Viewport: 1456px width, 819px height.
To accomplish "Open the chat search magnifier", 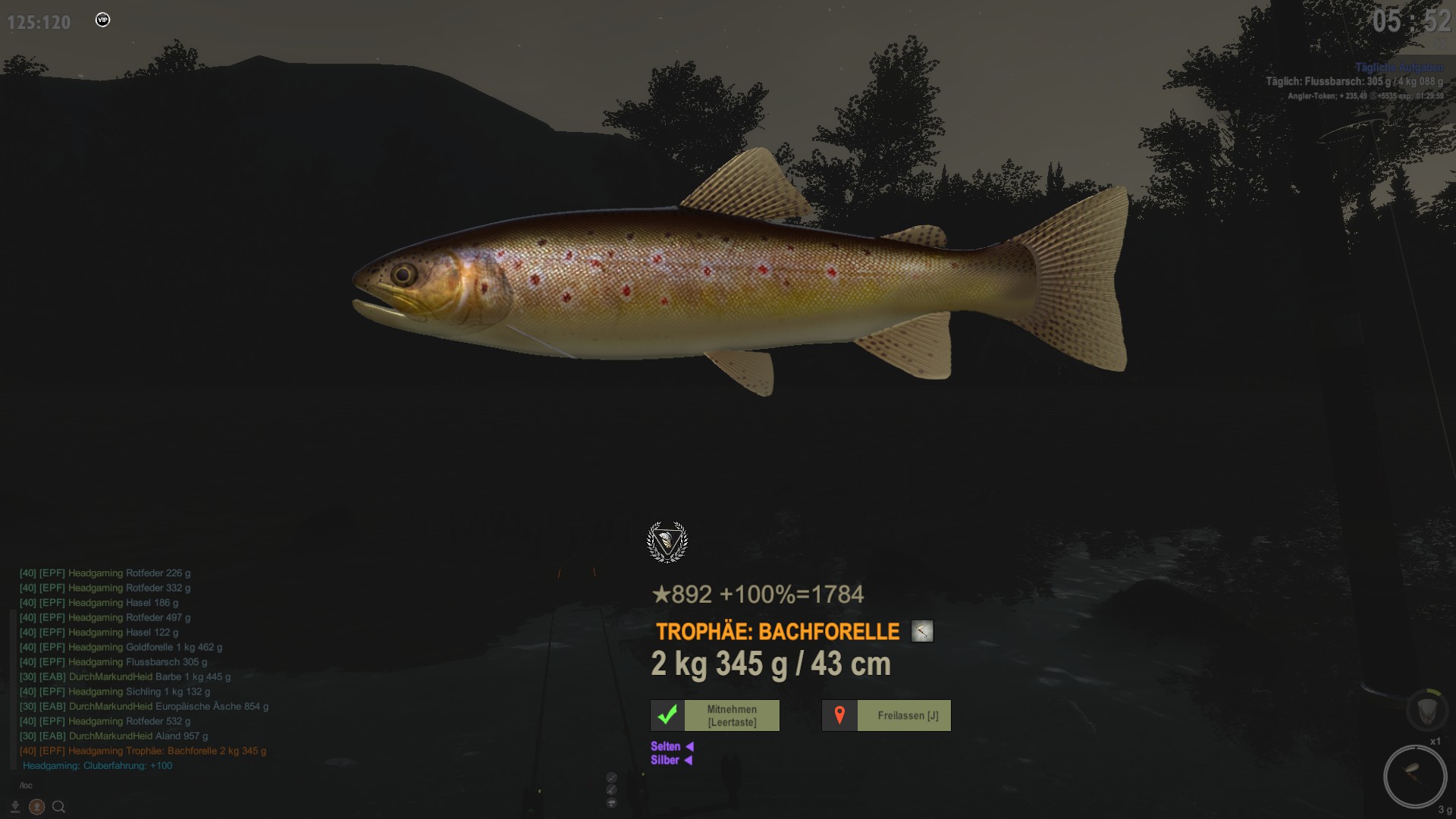I will point(58,807).
